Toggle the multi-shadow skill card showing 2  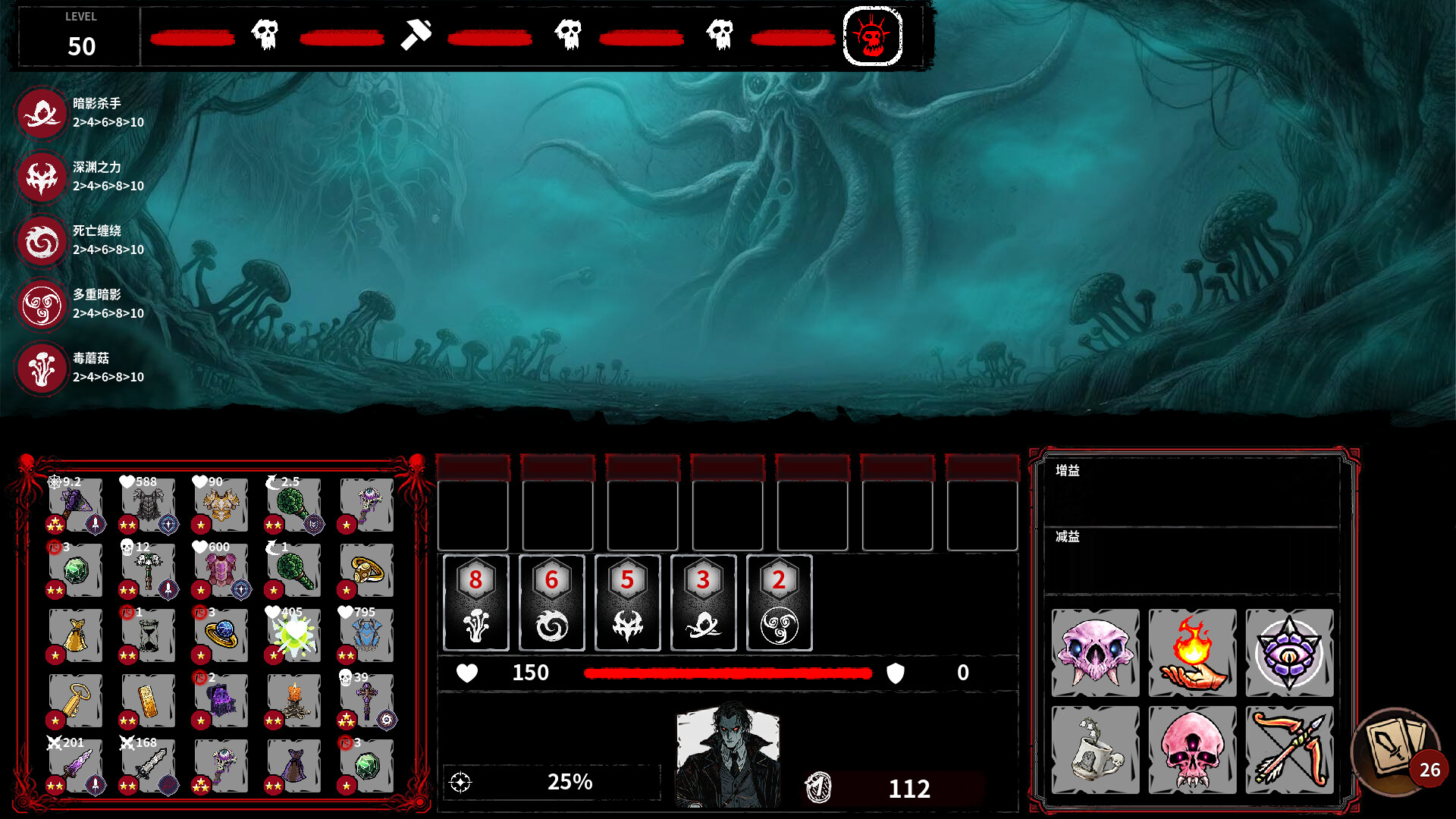click(779, 603)
